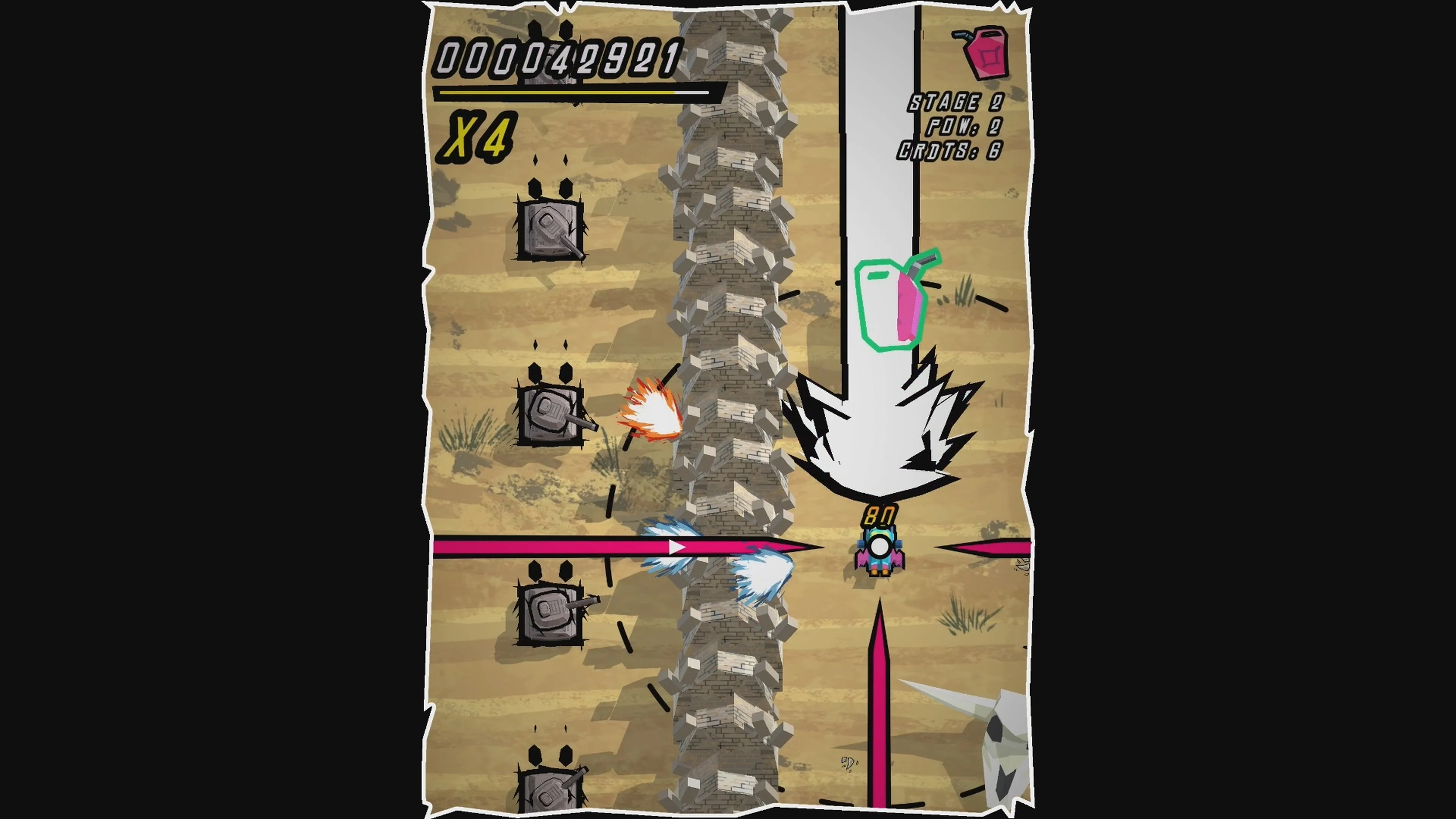Click the score 000042921 display
This screenshot has height=819, width=1456.
(557, 56)
